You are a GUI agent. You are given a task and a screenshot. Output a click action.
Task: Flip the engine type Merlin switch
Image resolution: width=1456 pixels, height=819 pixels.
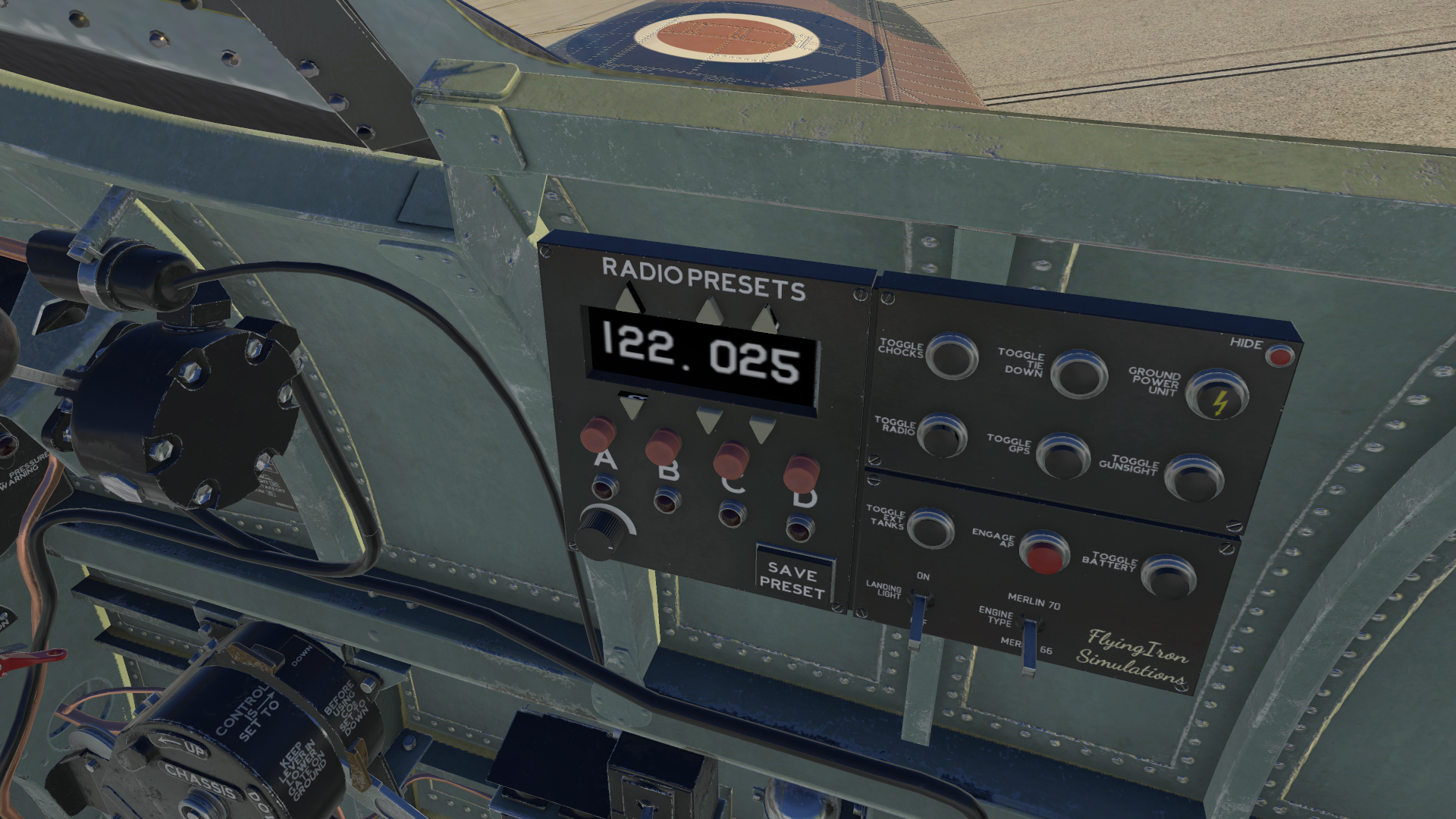(x=1028, y=646)
